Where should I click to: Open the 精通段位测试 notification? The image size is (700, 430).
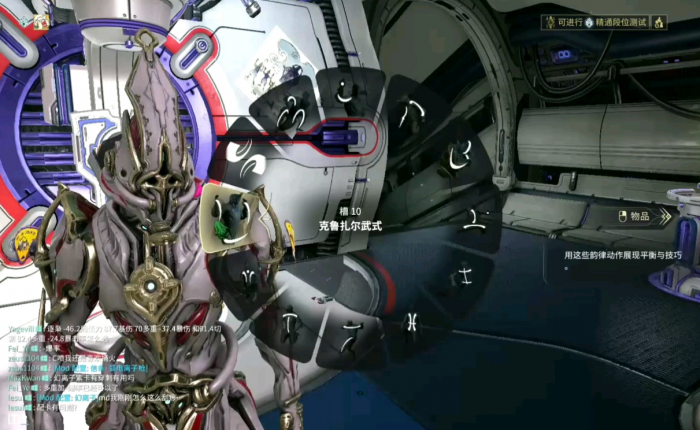point(611,22)
